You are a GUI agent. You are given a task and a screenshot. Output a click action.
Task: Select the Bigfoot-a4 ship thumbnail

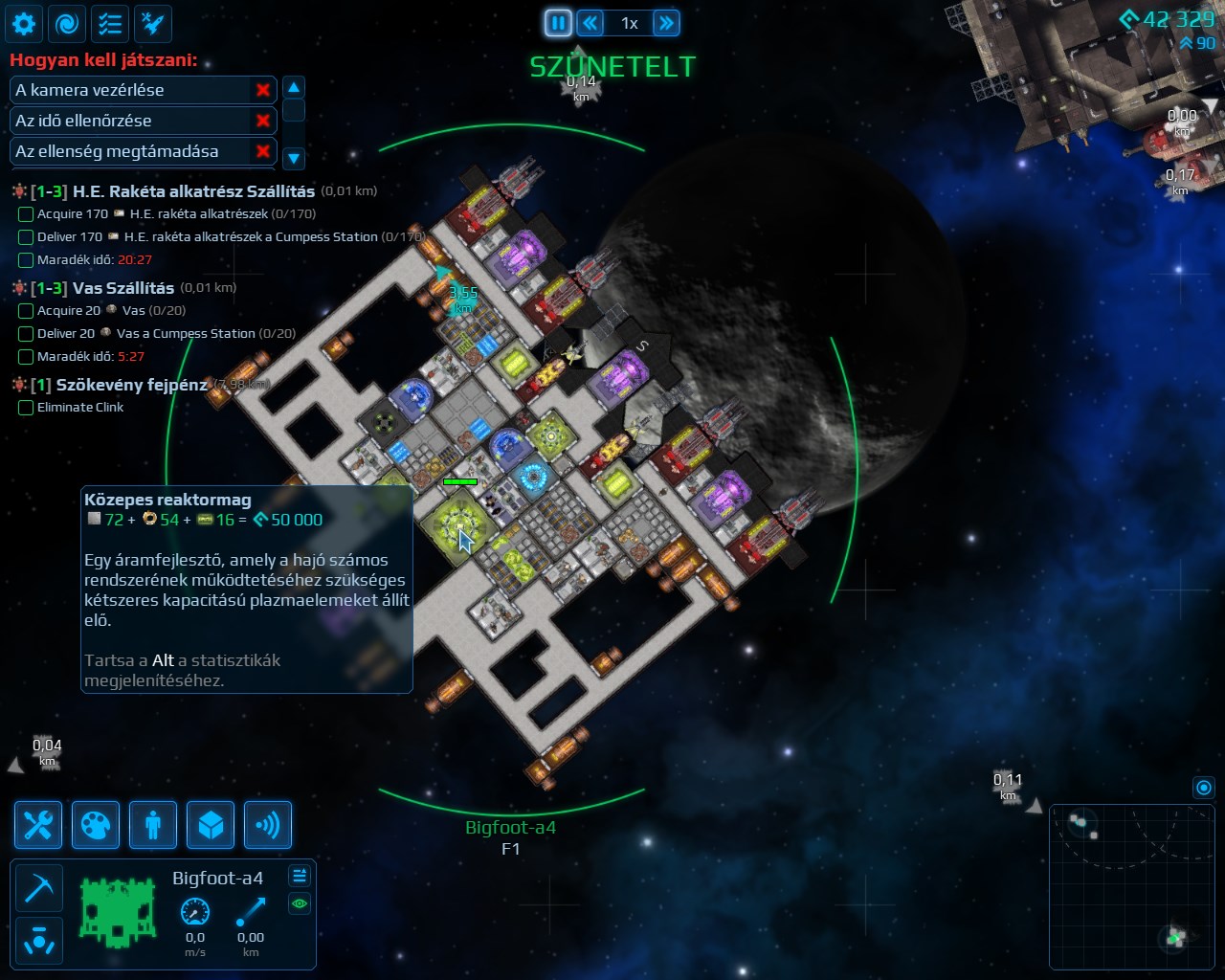118,913
